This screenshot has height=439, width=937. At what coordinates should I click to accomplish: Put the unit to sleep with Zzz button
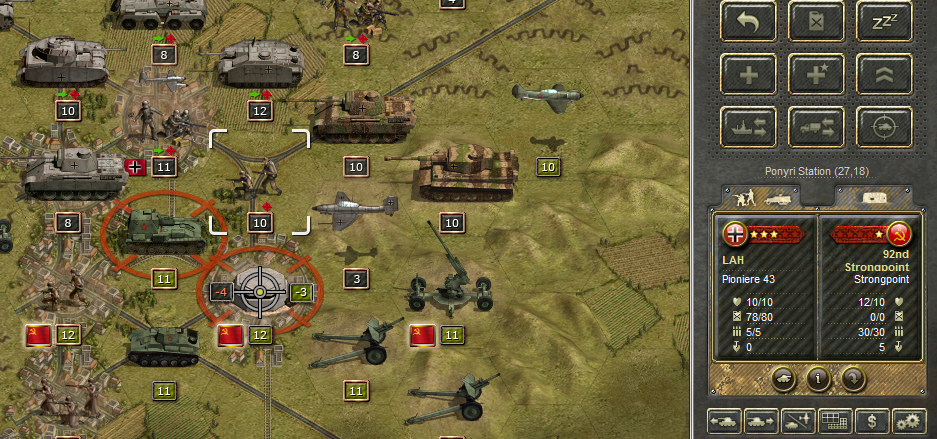[x=885, y=22]
